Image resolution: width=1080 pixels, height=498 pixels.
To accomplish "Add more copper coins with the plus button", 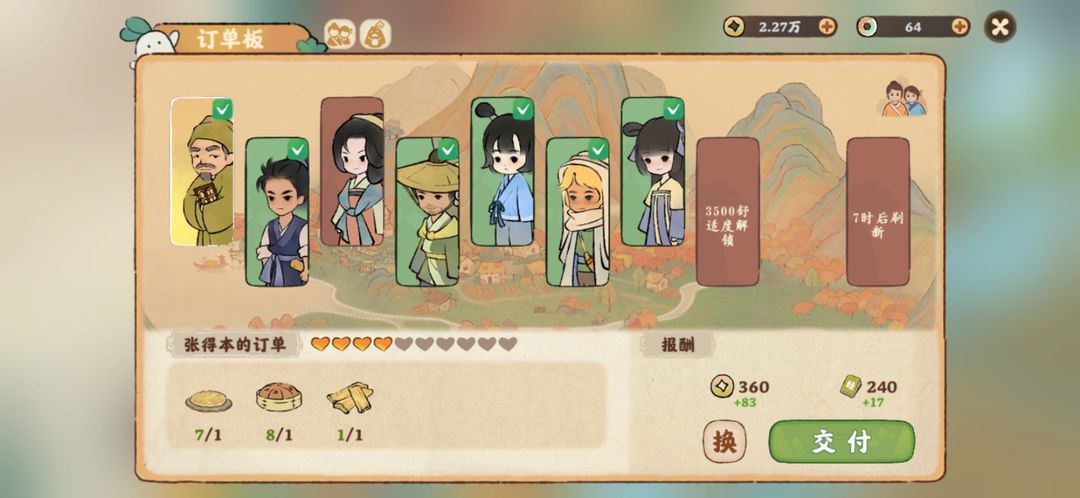I will [x=827, y=27].
